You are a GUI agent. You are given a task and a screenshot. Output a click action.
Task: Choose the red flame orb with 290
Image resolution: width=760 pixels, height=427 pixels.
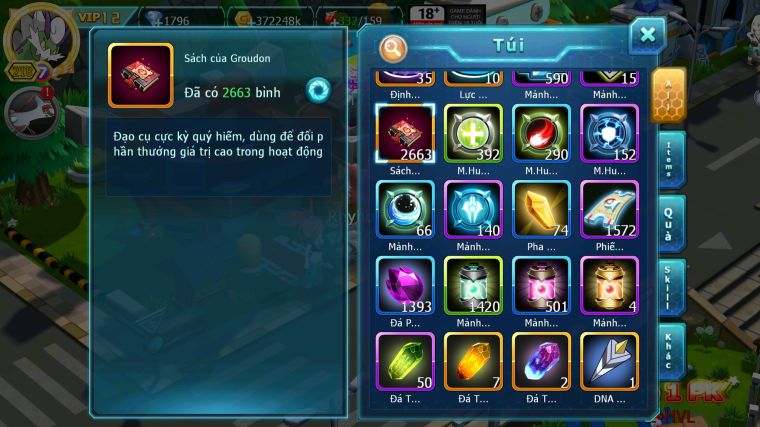click(x=541, y=133)
